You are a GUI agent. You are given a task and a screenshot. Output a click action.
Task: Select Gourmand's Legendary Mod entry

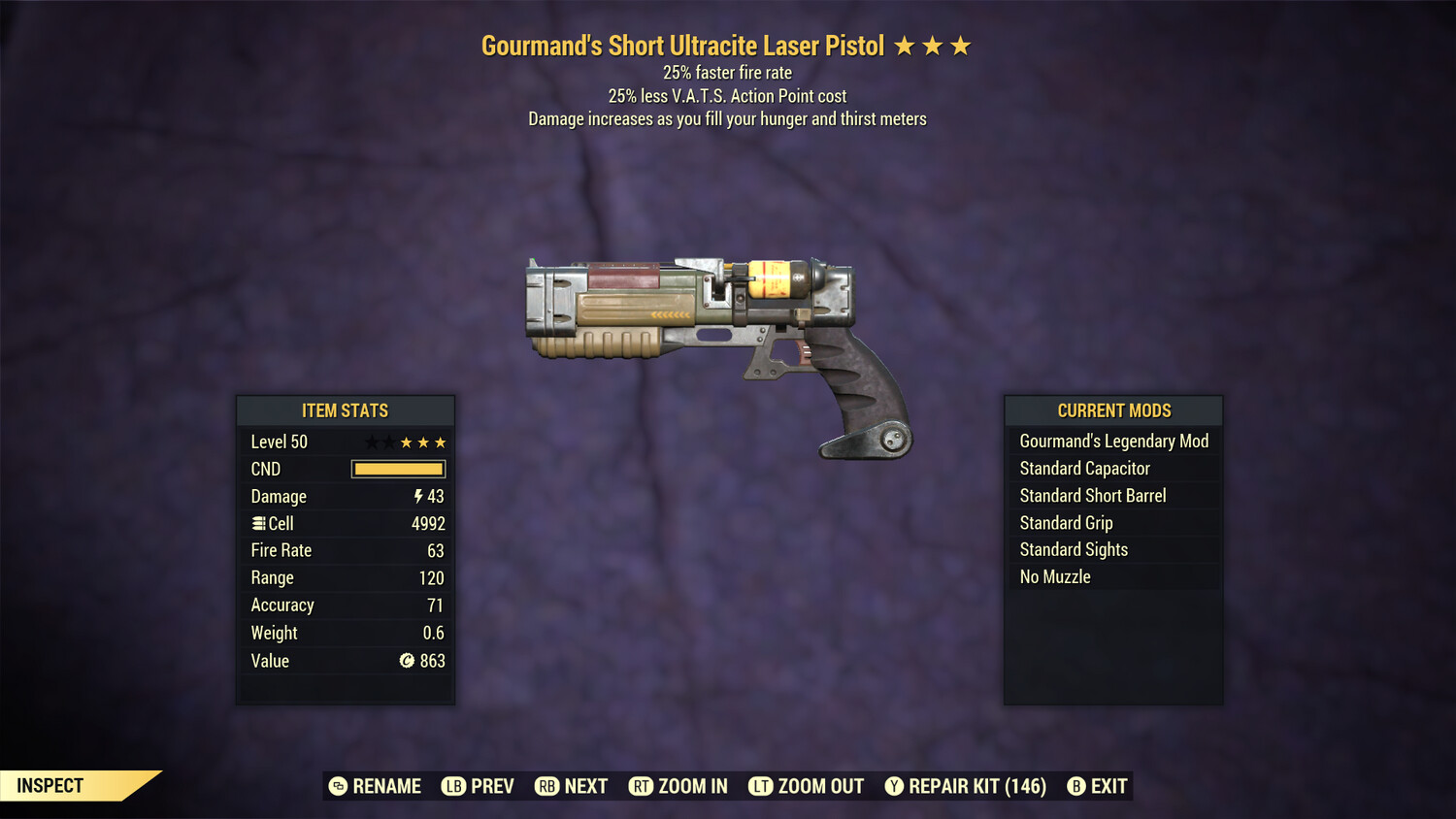pos(1113,441)
